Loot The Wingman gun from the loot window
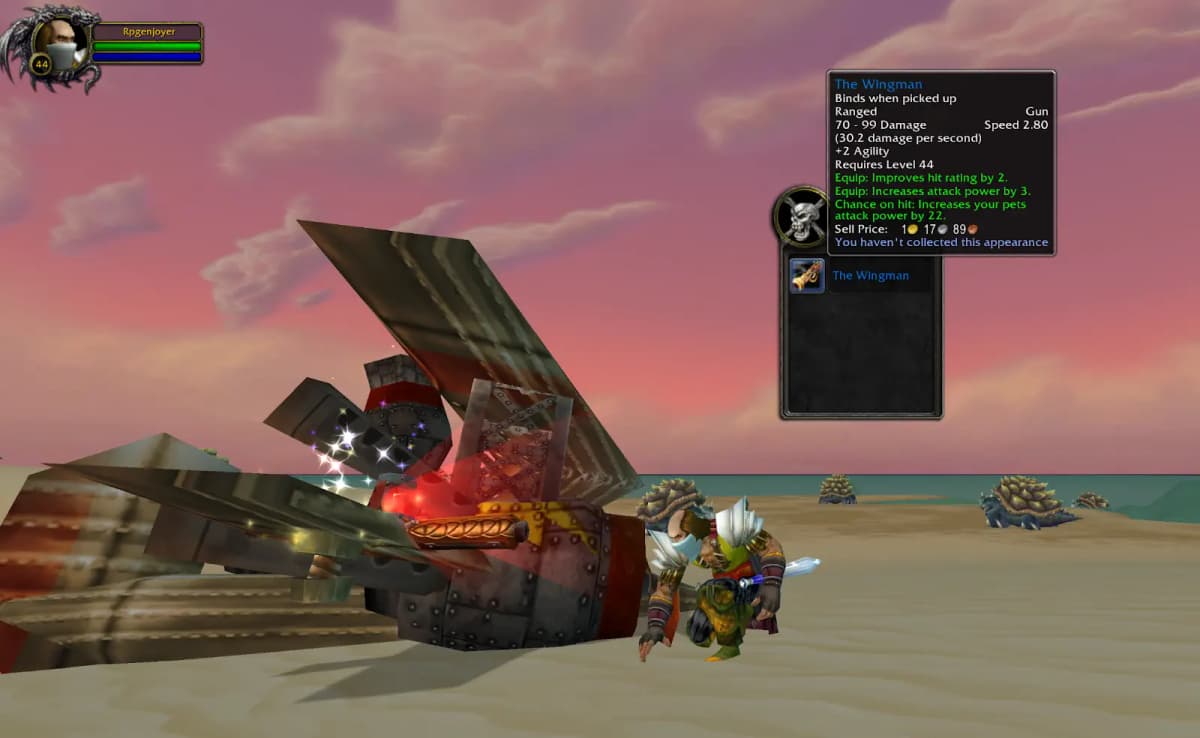Image resolution: width=1200 pixels, height=738 pixels. (x=807, y=275)
